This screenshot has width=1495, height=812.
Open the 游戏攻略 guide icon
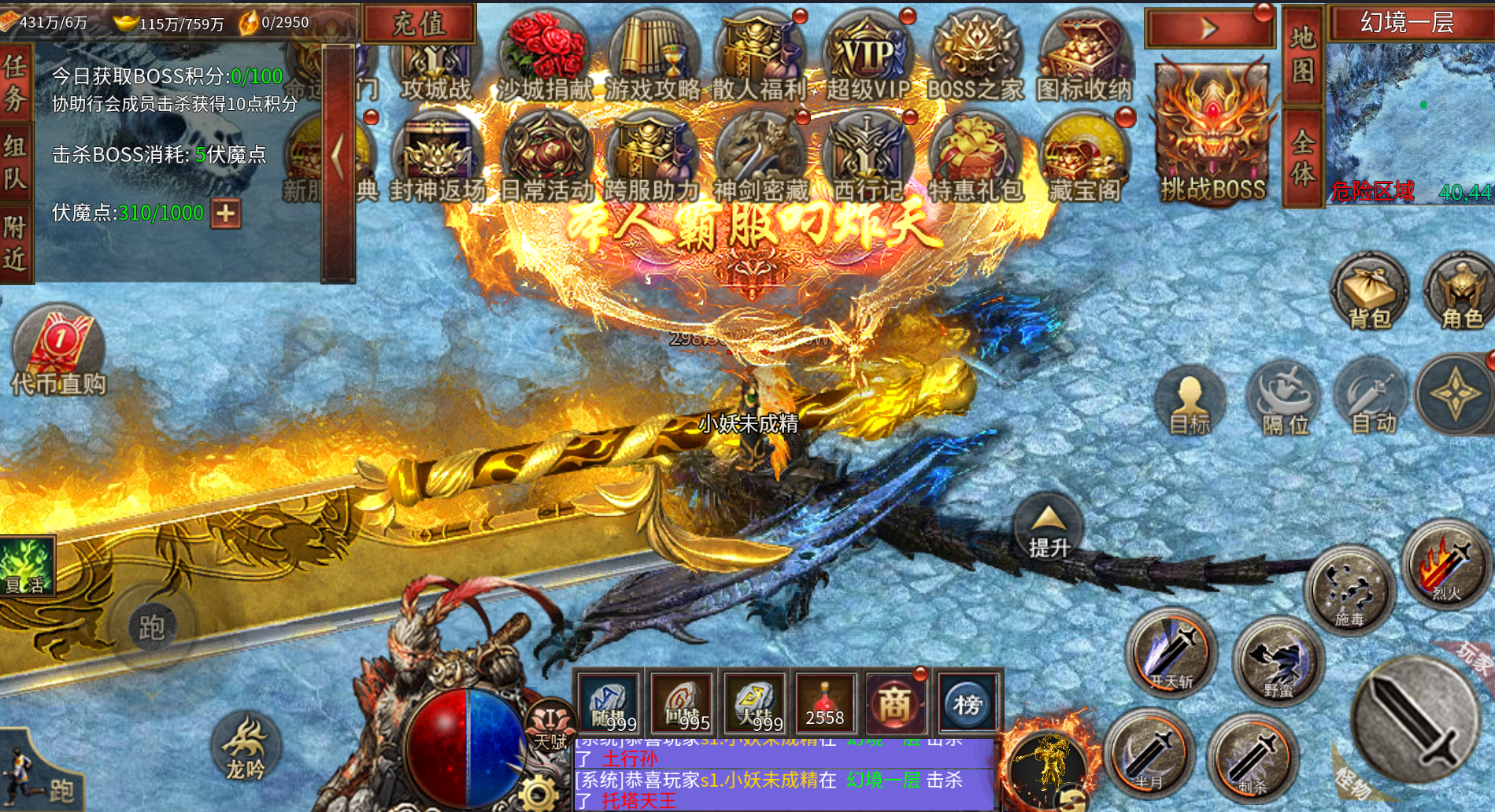[653, 60]
